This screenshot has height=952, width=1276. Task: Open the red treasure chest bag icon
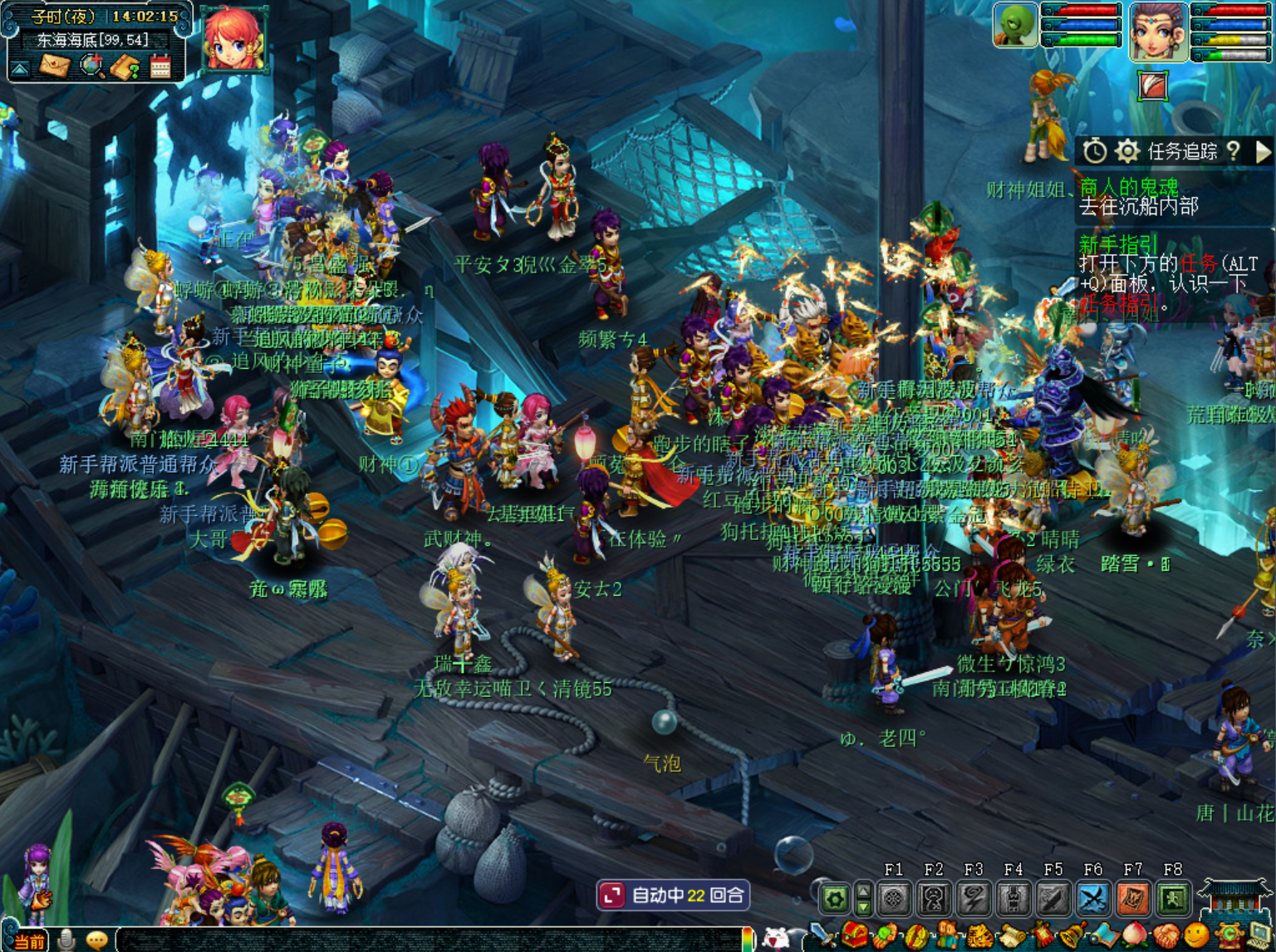pyautogui.click(x=853, y=936)
